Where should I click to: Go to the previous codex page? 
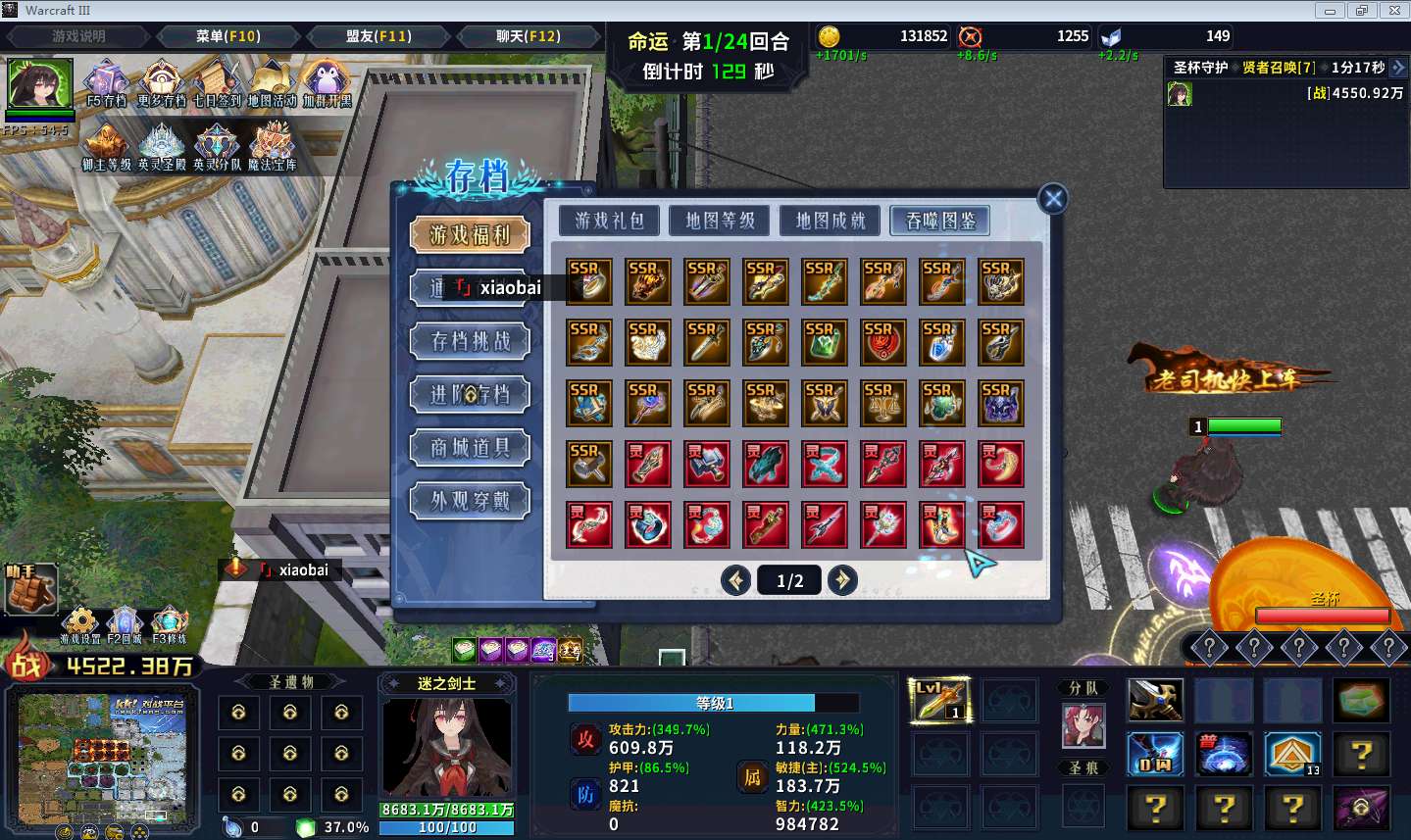click(736, 580)
